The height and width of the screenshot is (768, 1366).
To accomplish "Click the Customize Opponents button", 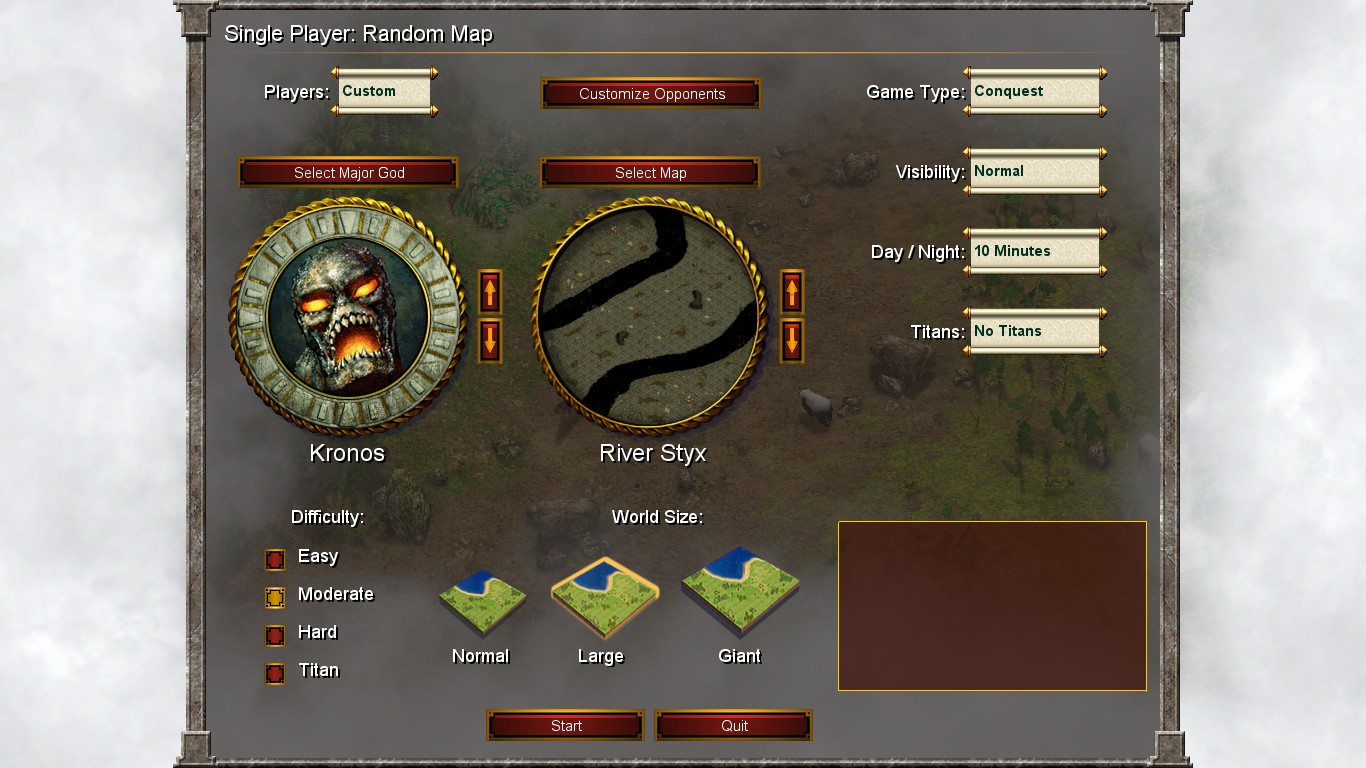I will click(x=650, y=93).
